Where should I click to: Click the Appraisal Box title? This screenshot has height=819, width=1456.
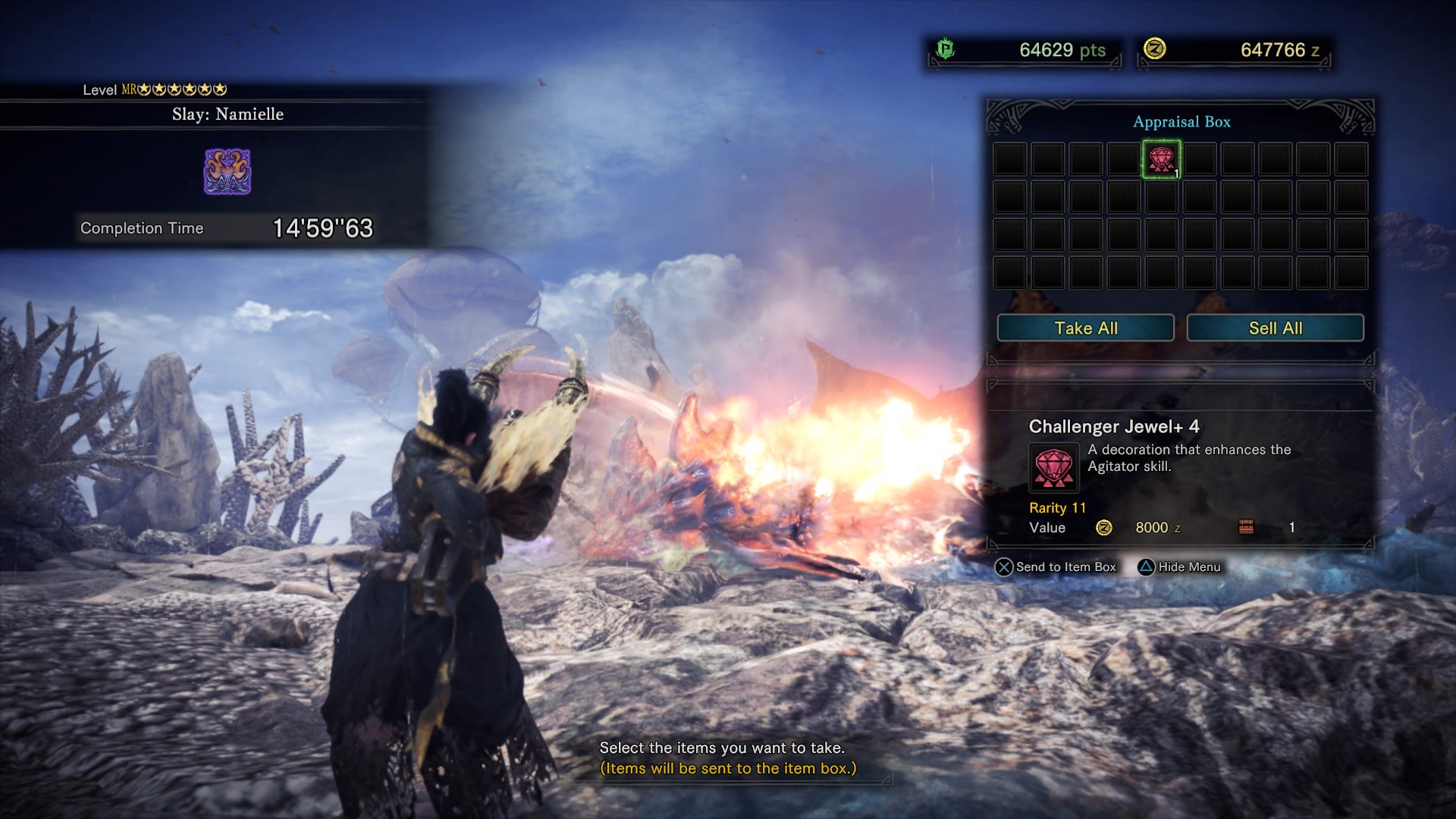[x=1181, y=122]
